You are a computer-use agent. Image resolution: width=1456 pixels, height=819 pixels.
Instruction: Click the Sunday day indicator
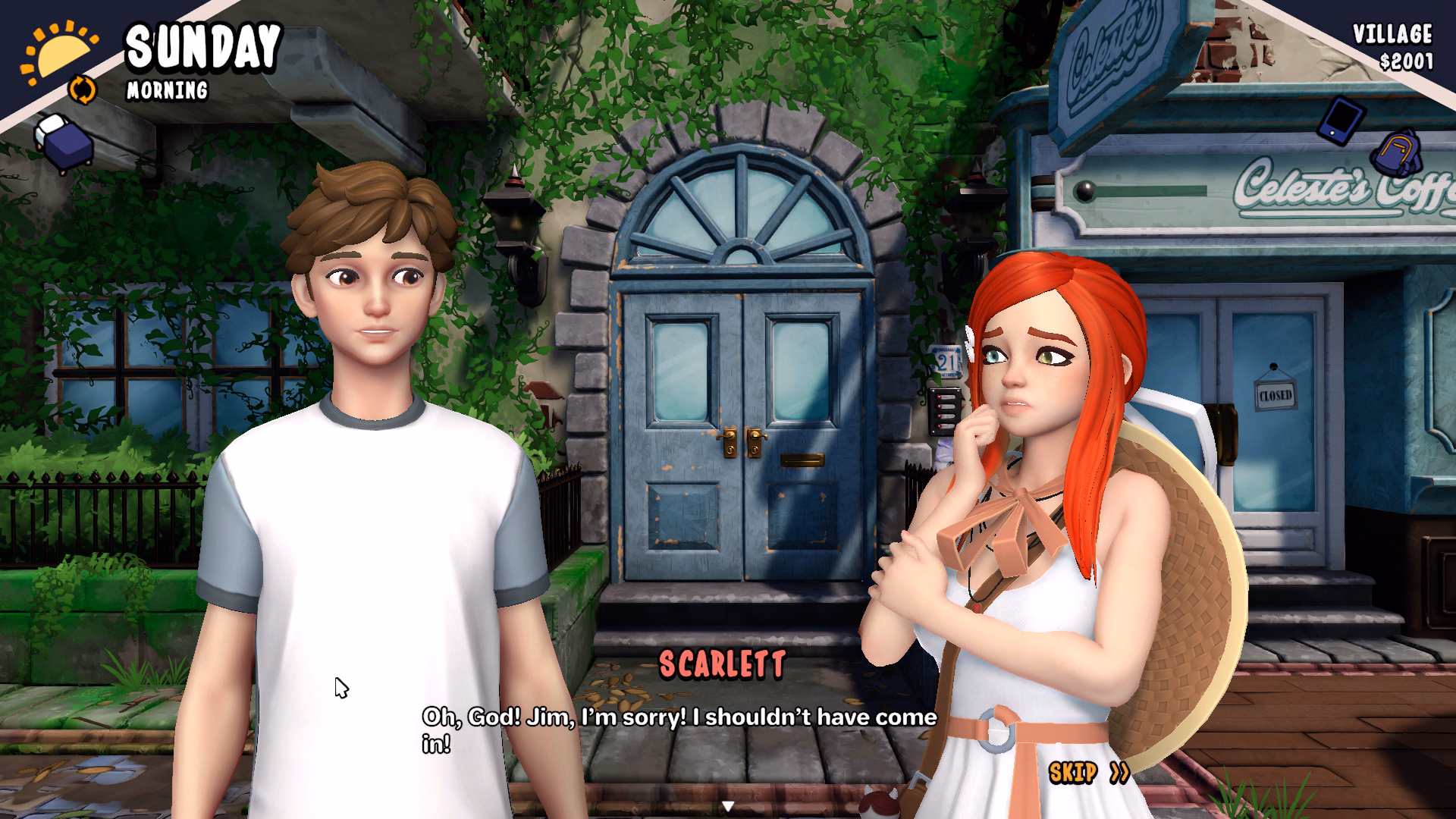point(203,47)
